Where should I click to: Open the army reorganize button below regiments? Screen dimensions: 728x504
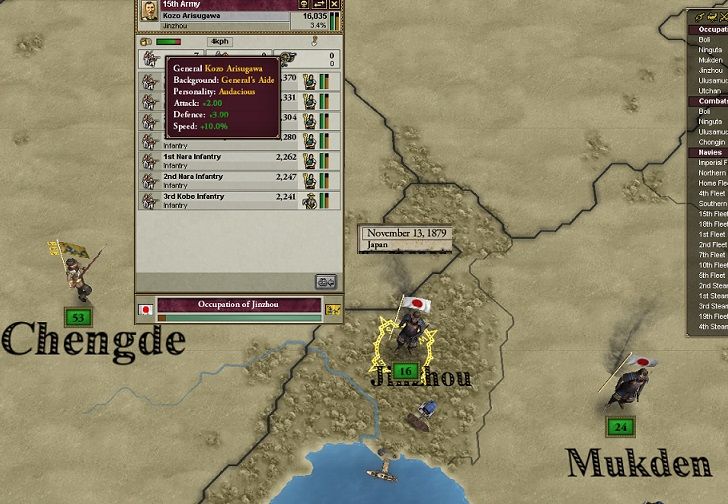[x=326, y=281]
